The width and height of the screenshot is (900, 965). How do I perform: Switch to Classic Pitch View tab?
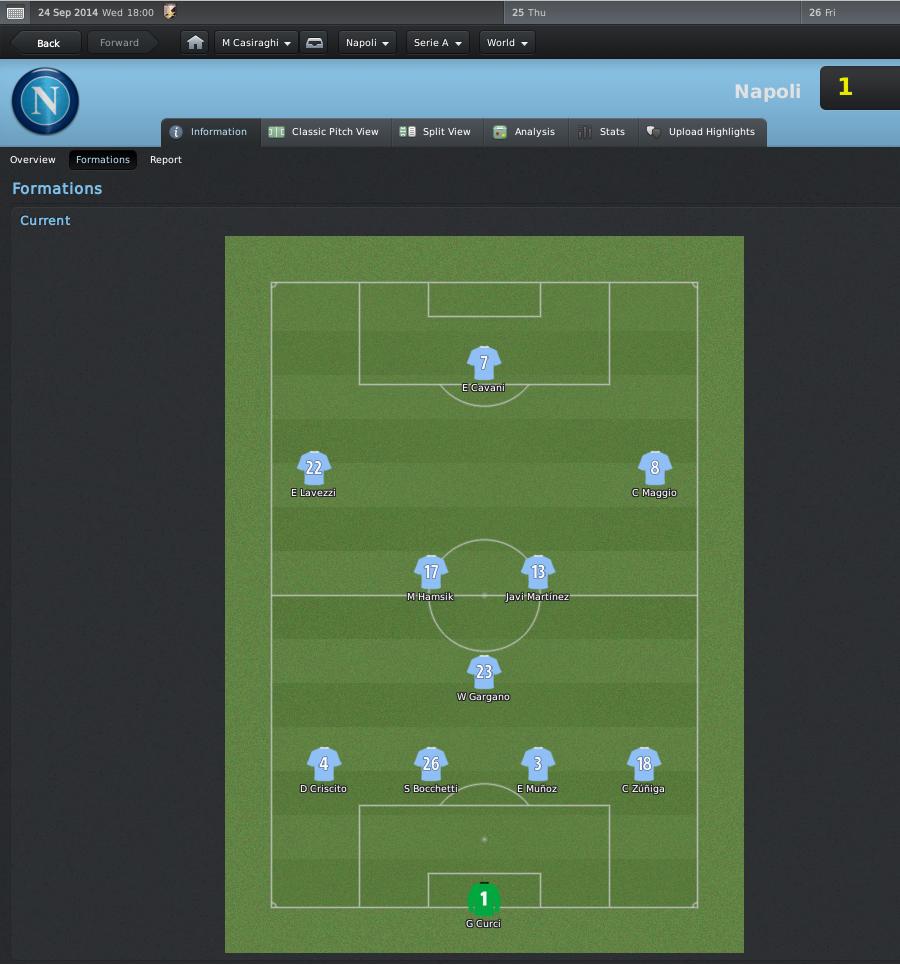click(324, 132)
